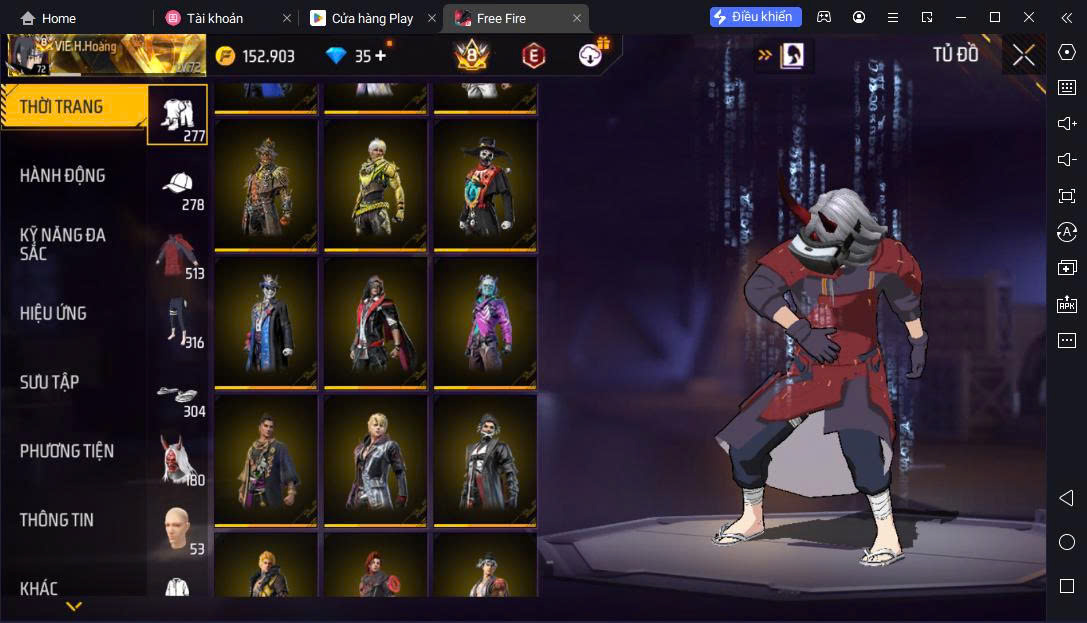The image size is (1087, 623).
Task: Open the cloud download gift icon
Action: [x=594, y=54]
